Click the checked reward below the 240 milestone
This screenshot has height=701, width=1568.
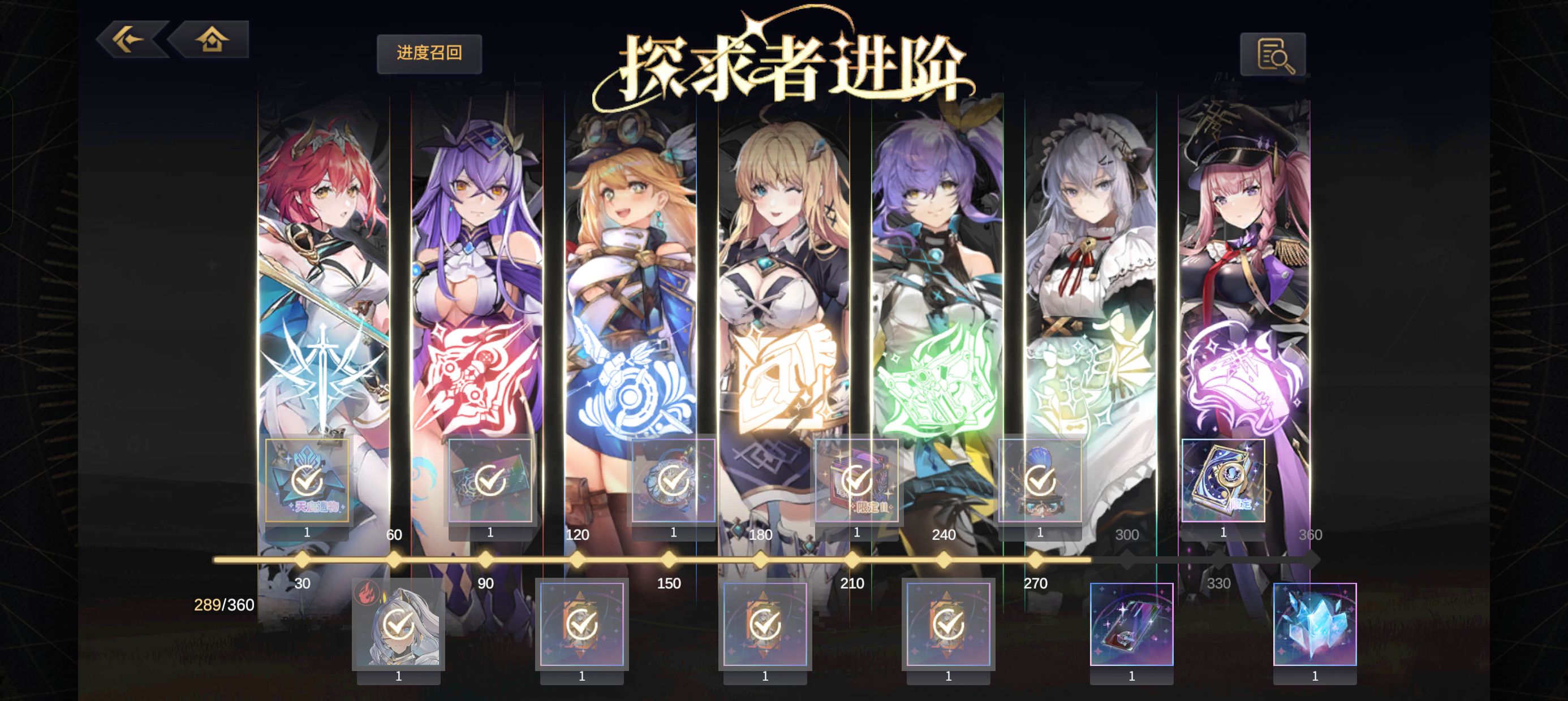tap(949, 624)
